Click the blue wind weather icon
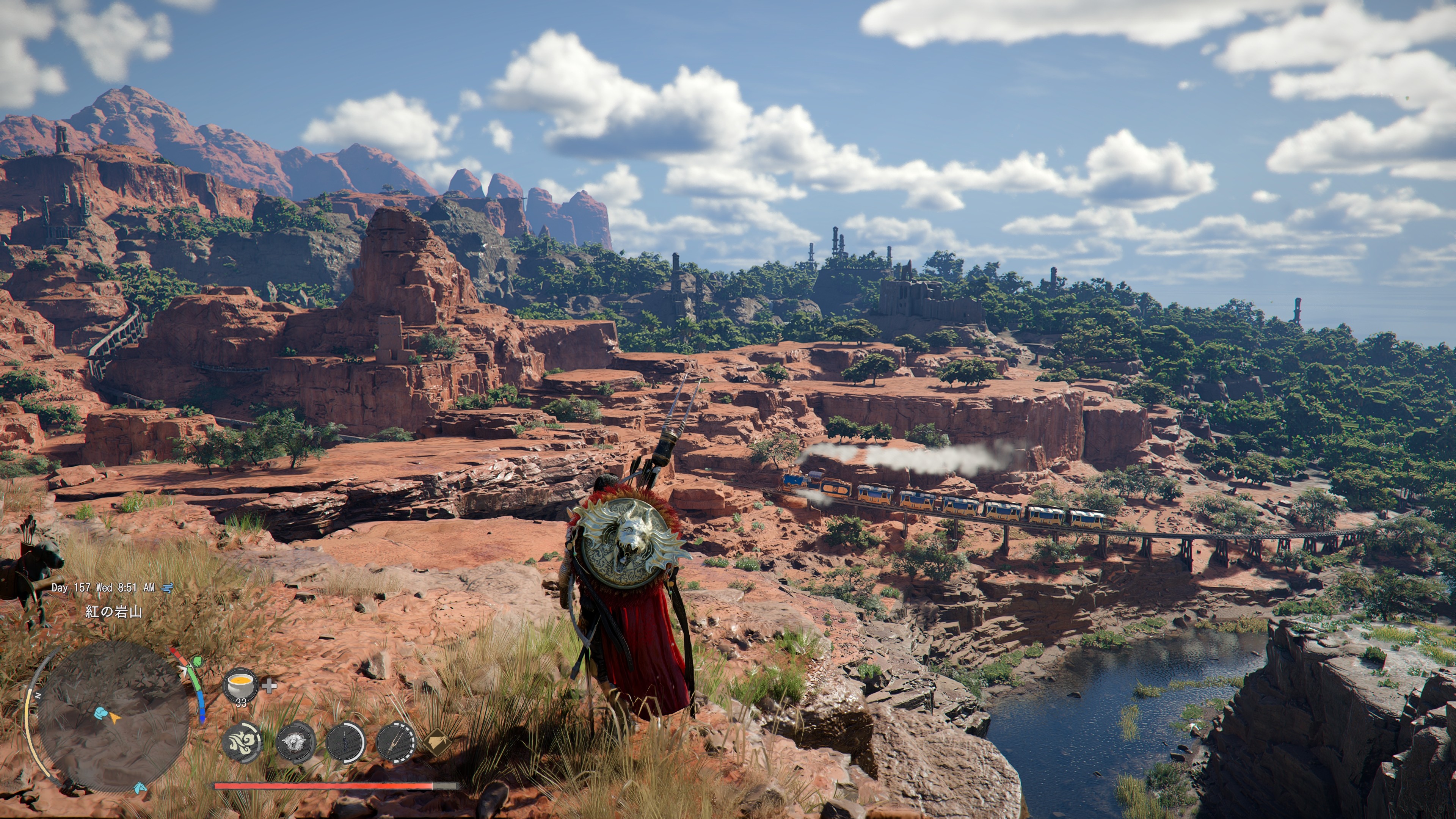This screenshot has width=1456, height=819. pos(167,588)
